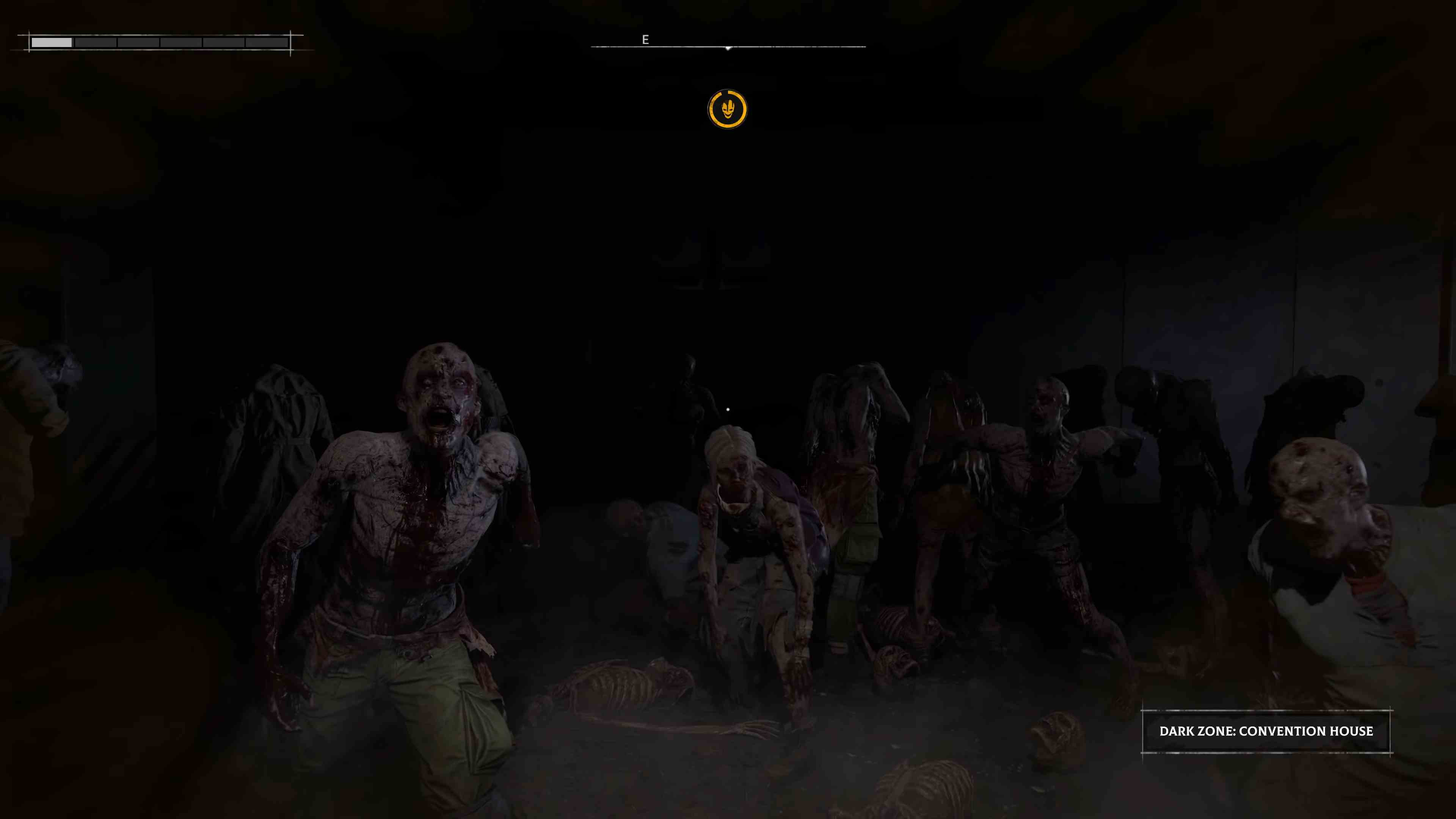Viewport: 1456px width, 819px height.
Task: Select the diamond marker below the compass line
Action: point(728,49)
